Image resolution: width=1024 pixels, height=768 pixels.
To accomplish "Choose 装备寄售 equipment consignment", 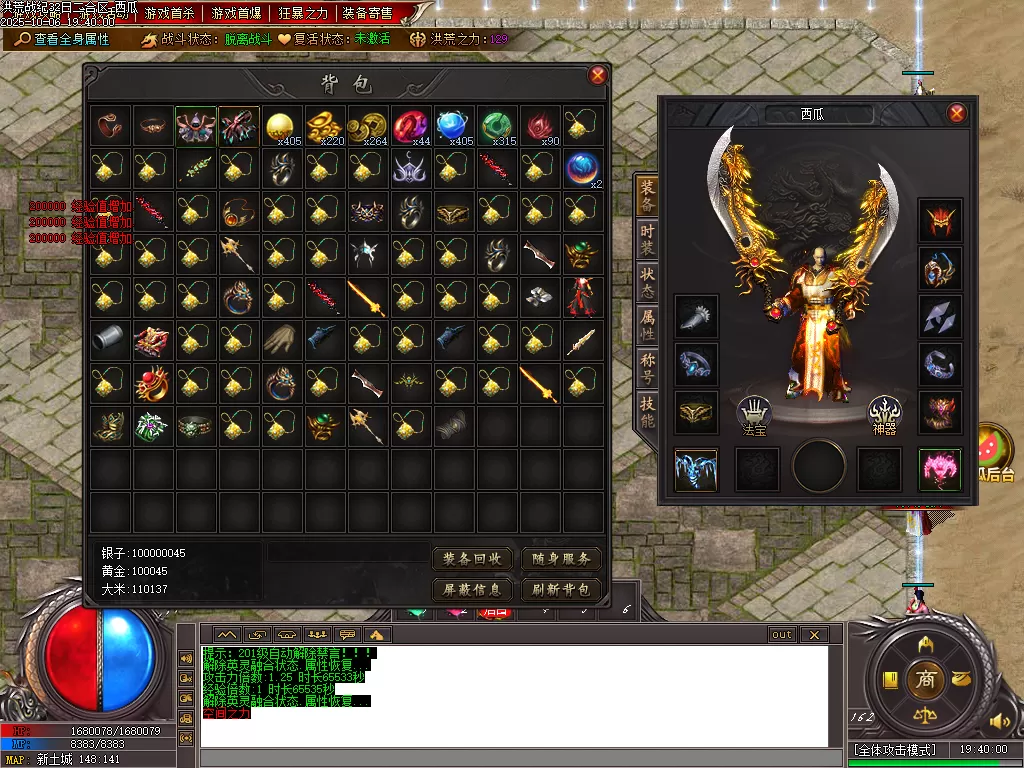I will click(368, 13).
